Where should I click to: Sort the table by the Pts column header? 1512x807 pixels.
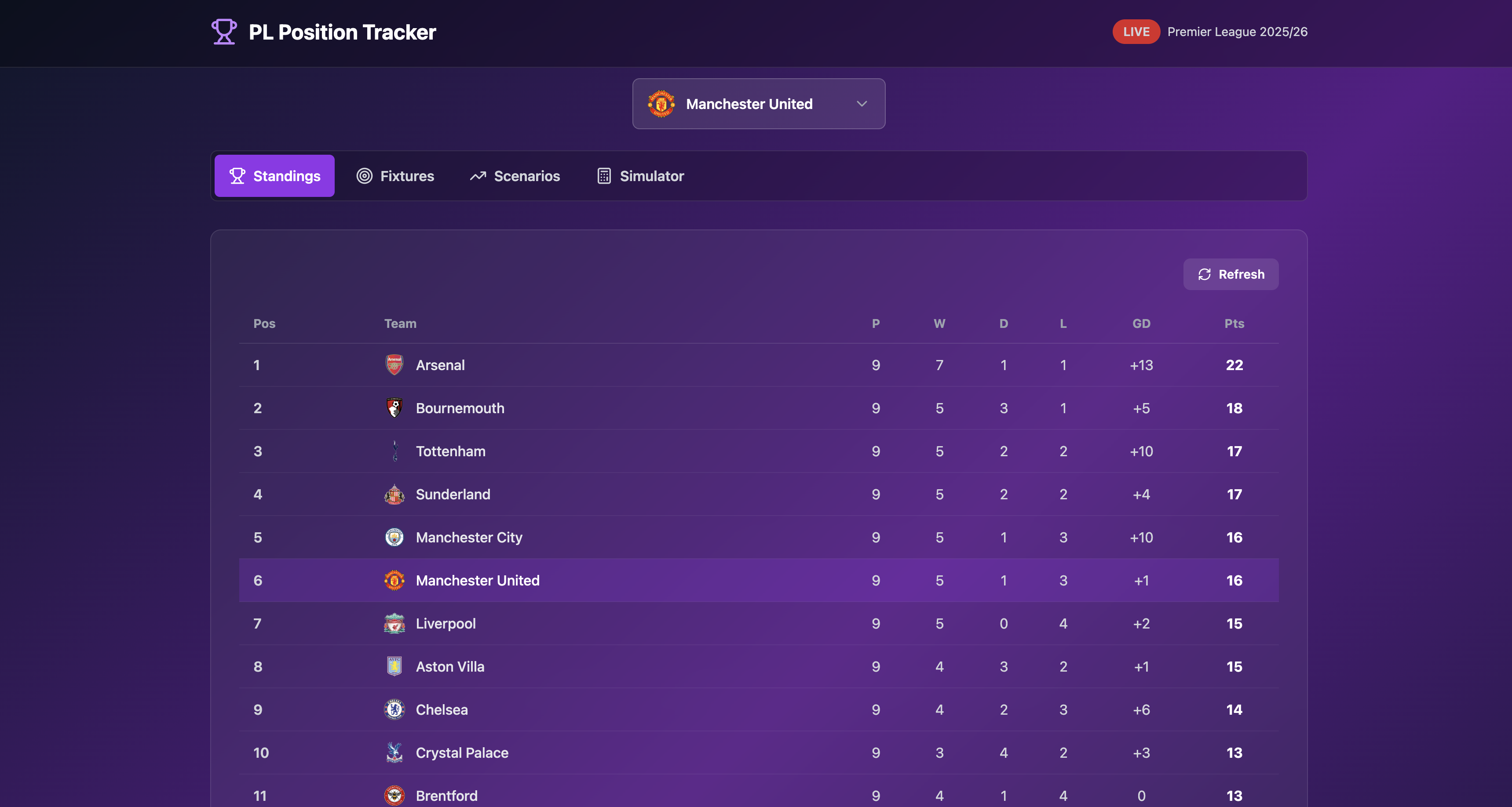(x=1234, y=323)
